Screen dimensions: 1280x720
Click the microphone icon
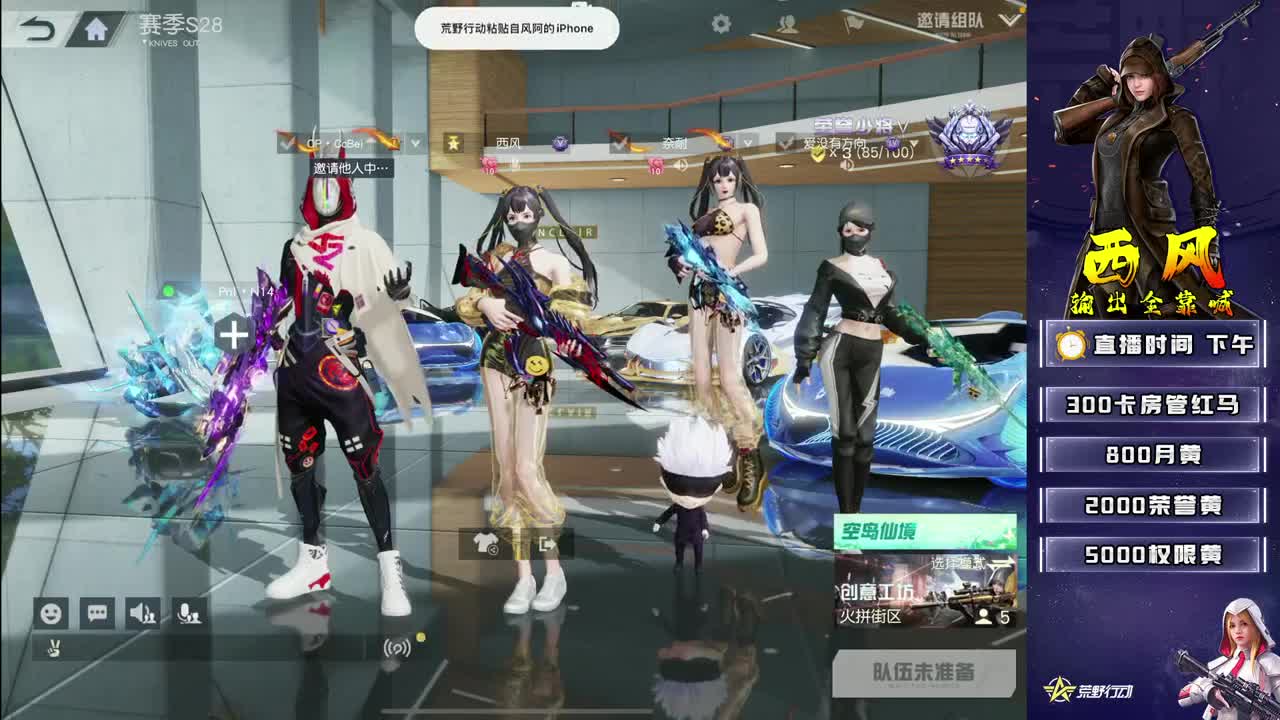[x=188, y=612]
